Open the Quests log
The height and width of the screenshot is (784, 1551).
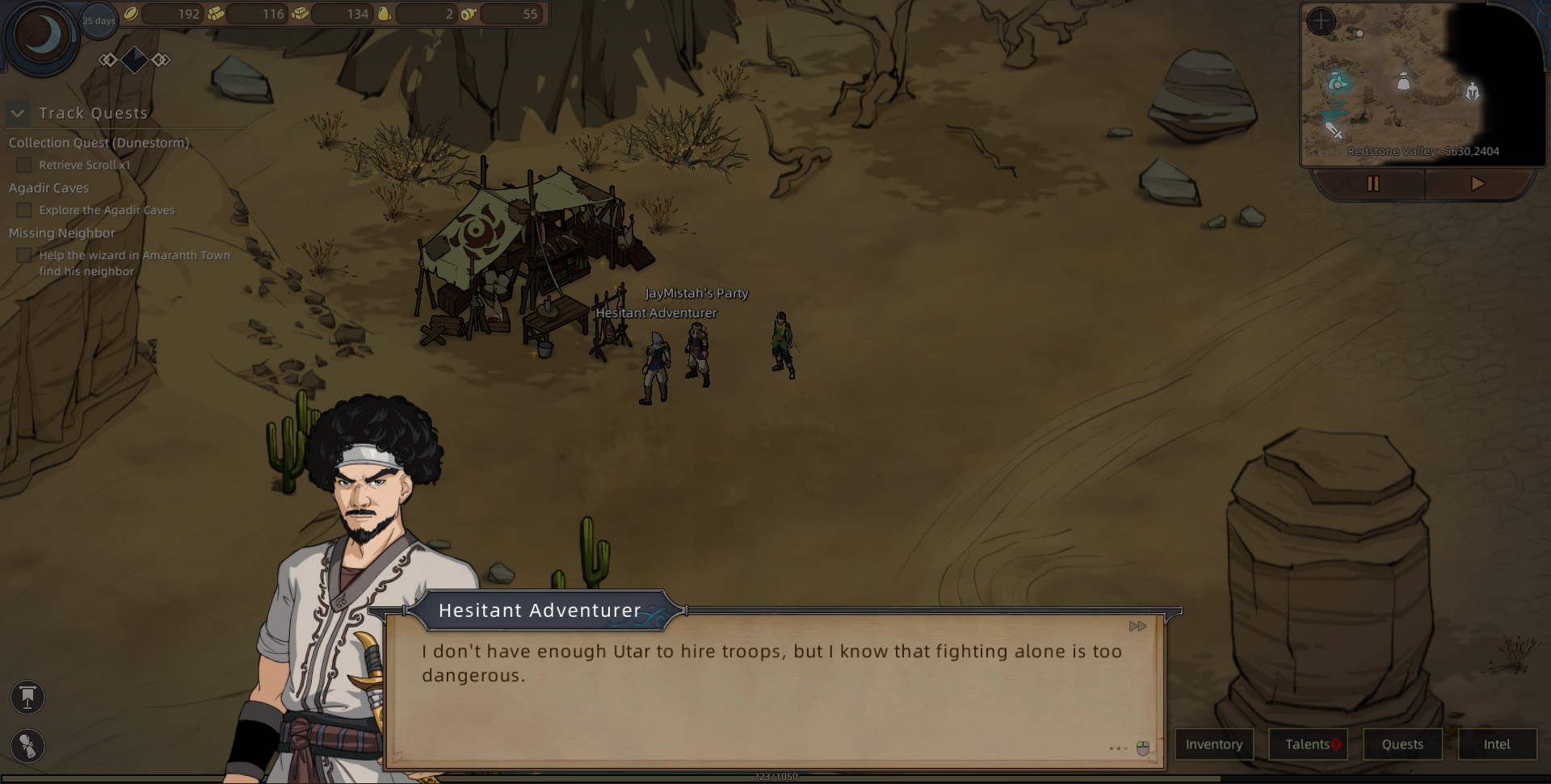click(1402, 744)
